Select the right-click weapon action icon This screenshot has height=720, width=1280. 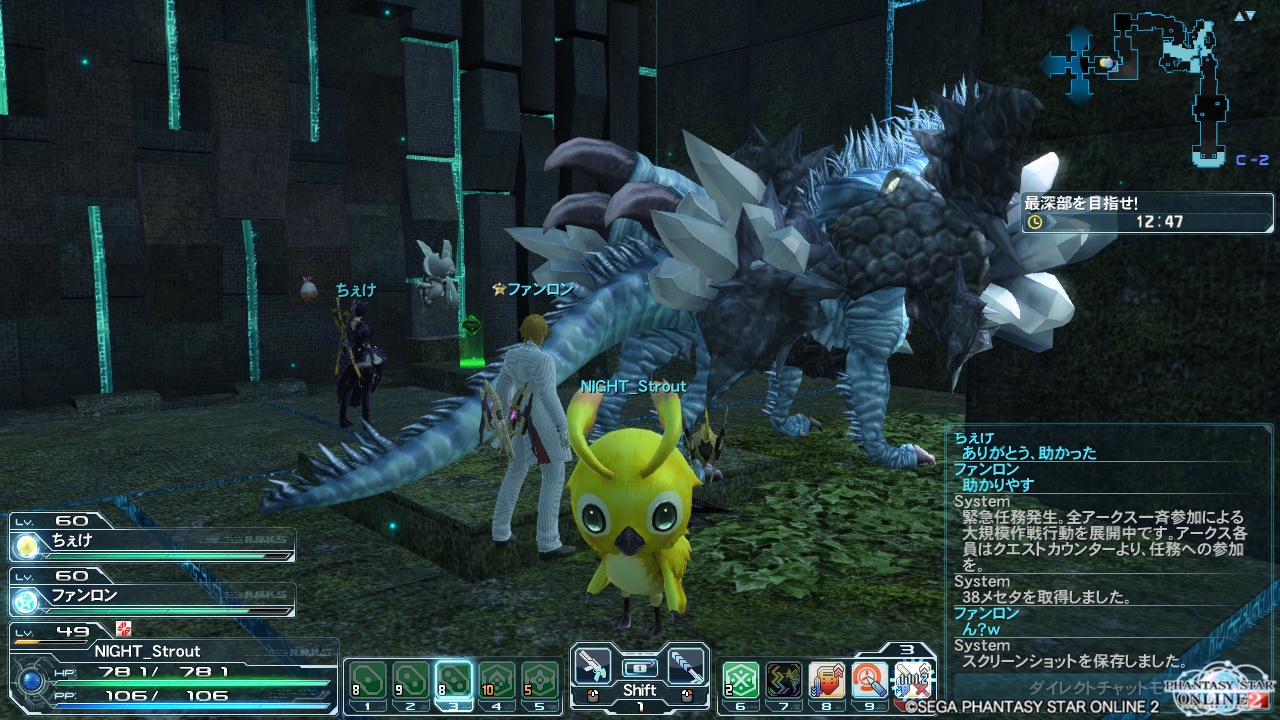686,665
